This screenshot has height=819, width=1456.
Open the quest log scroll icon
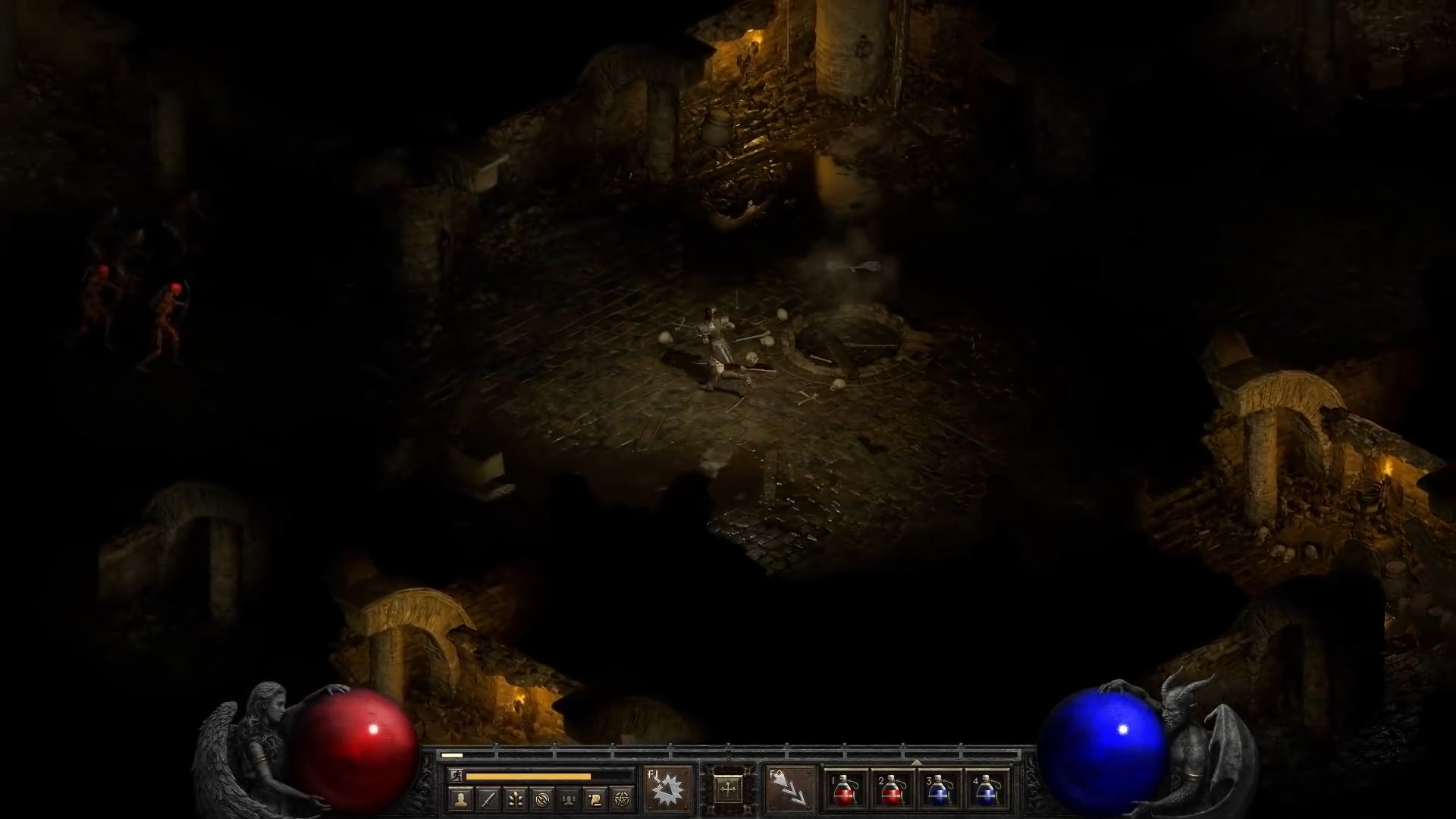[x=597, y=799]
